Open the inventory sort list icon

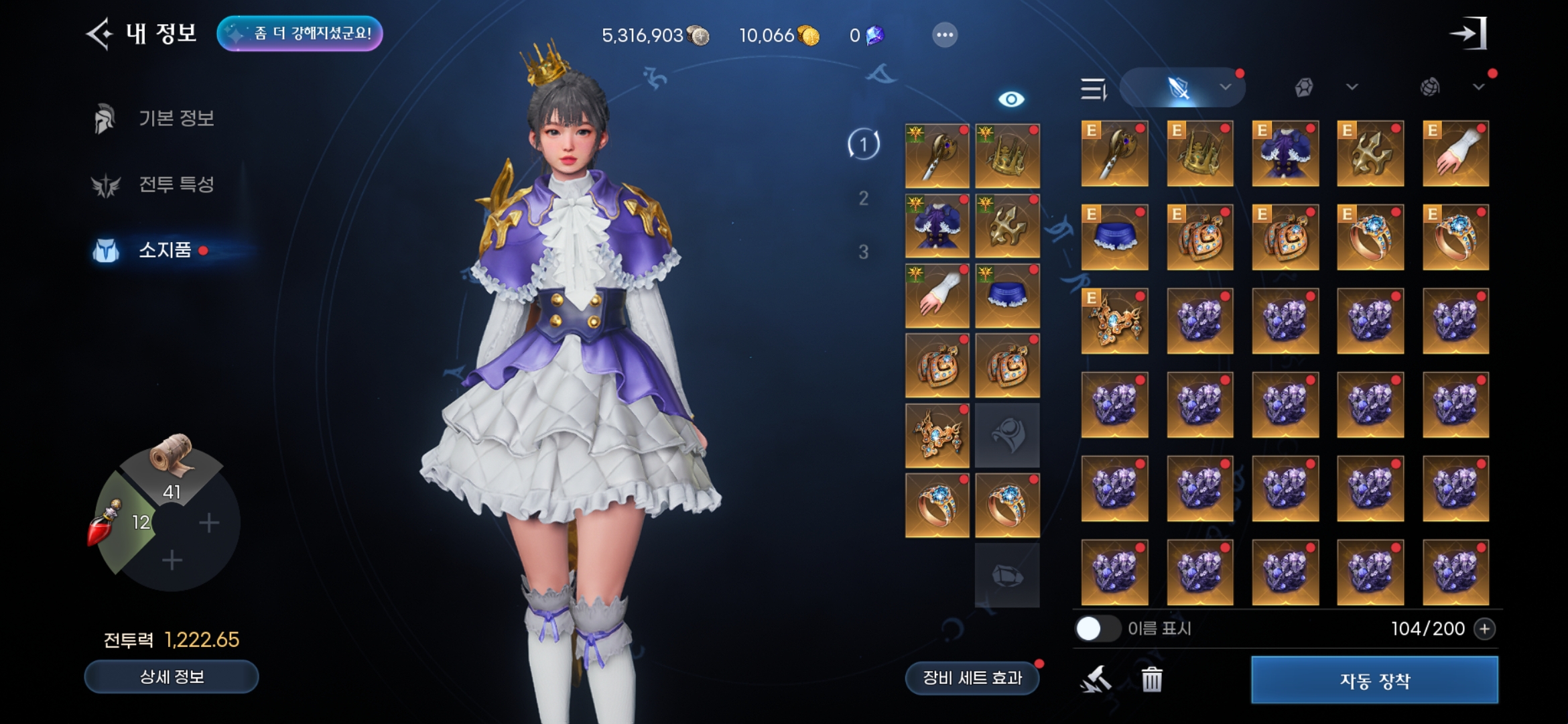(x=1094, y=88)
